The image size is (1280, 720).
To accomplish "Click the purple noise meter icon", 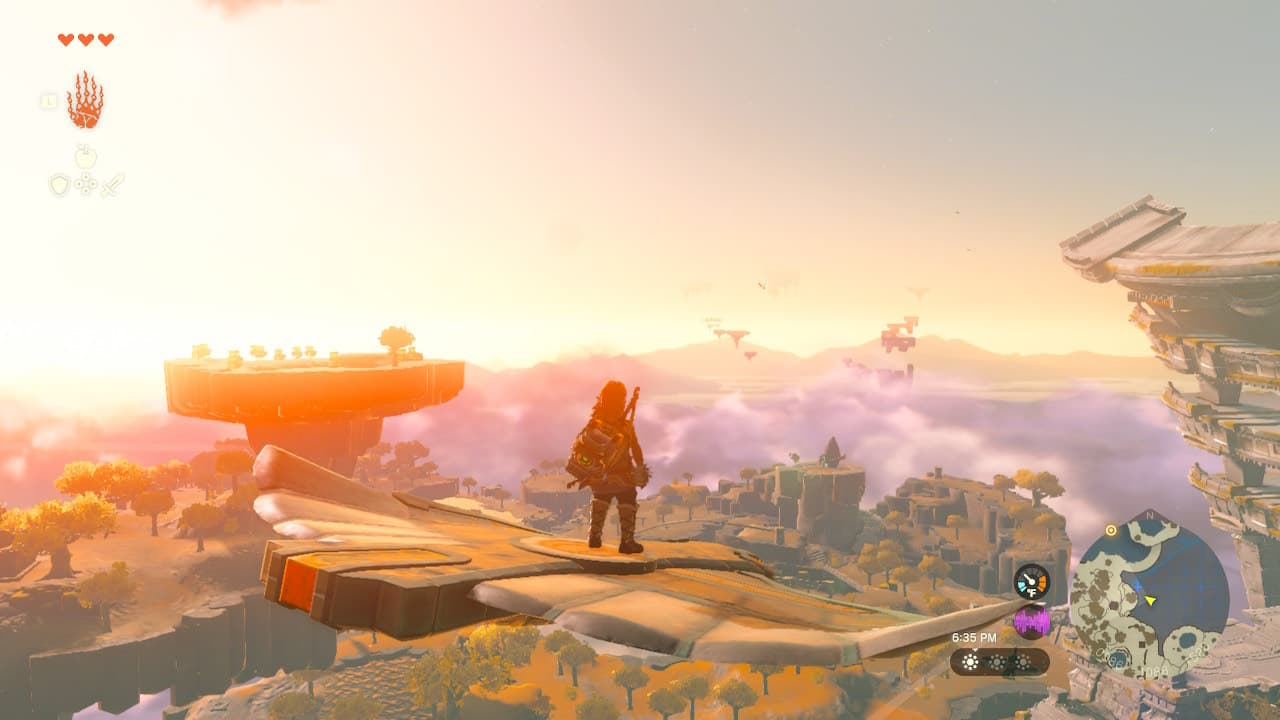I will click(x=1030, y=621).
